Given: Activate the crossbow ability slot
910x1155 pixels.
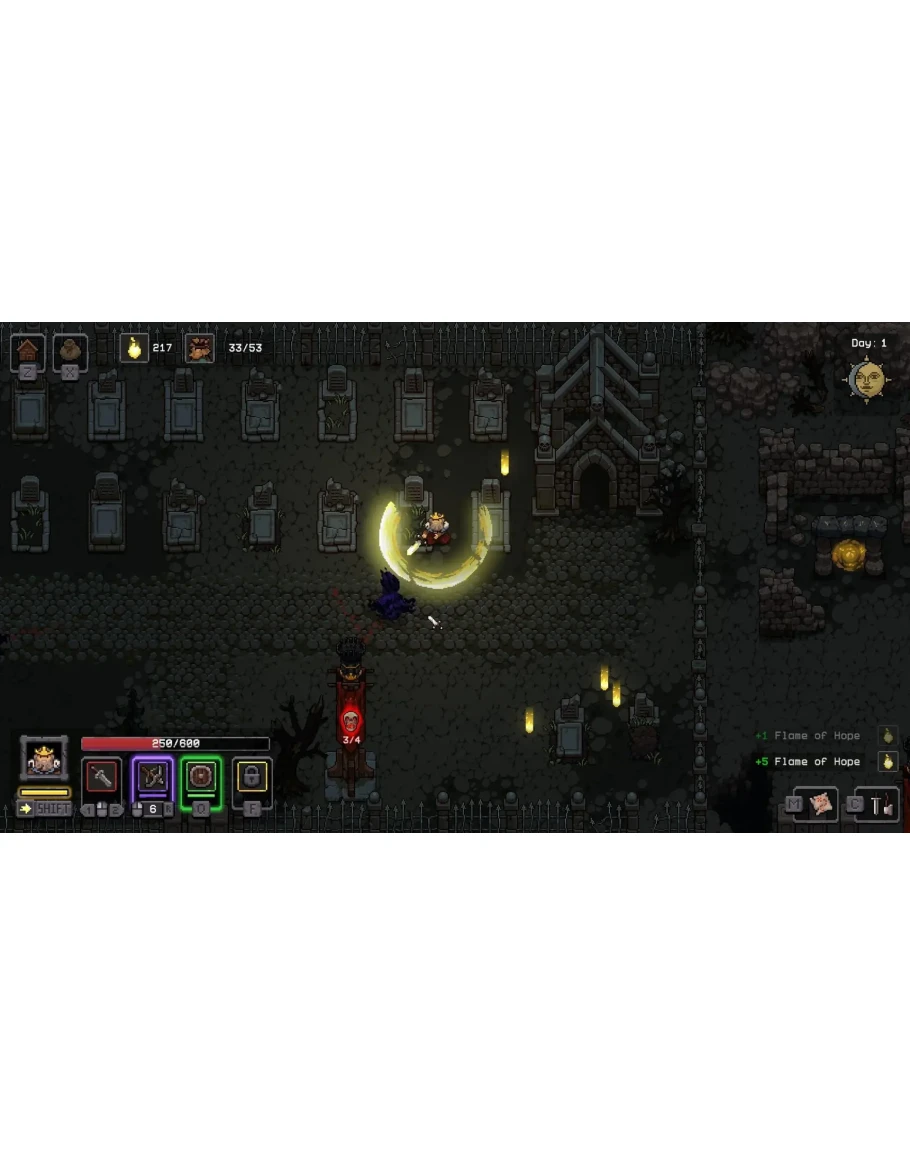Looking at the screenshot, I should (152, 777).
